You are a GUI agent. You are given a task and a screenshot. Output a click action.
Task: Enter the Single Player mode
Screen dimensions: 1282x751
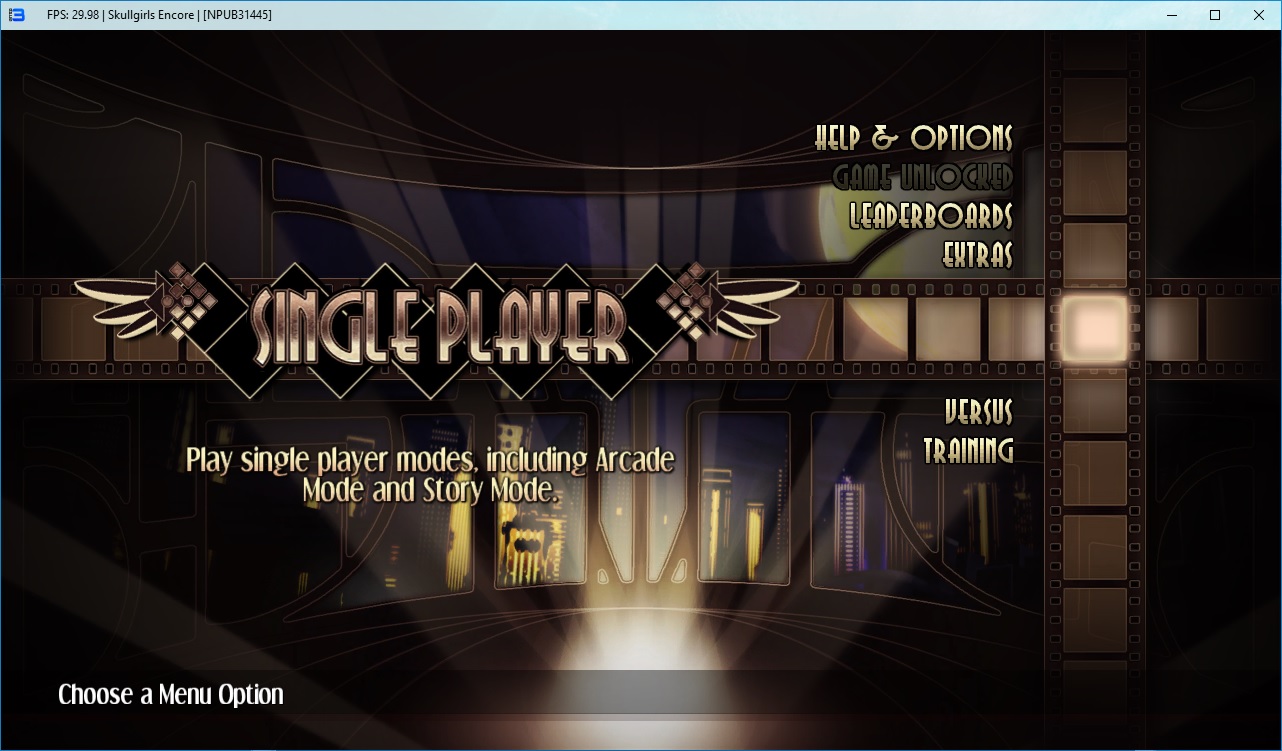pos(440,326)
